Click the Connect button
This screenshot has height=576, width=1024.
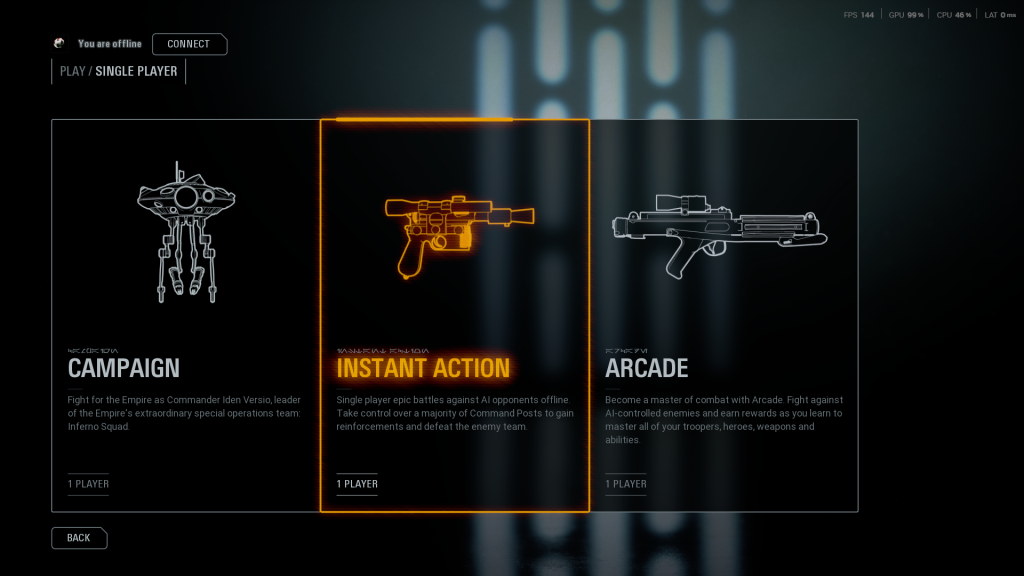(189, 44)
